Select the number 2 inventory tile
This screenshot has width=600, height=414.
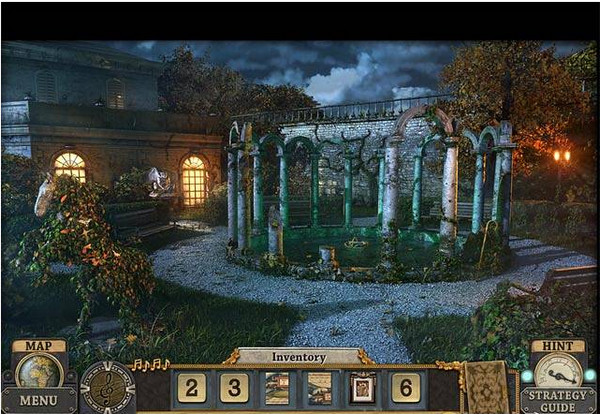click(191, 388)
